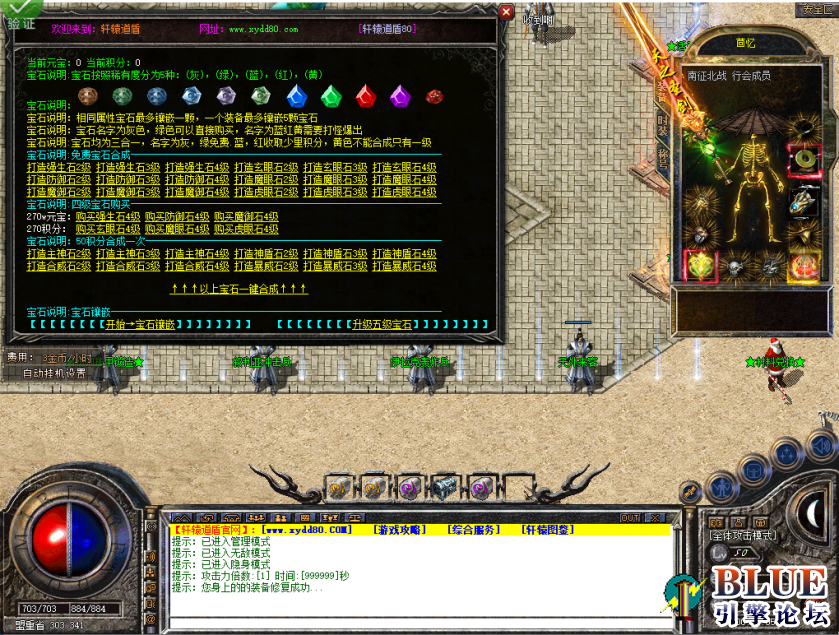Select 打造强生石2级 crafting link
839x635 pixels.
59,167
